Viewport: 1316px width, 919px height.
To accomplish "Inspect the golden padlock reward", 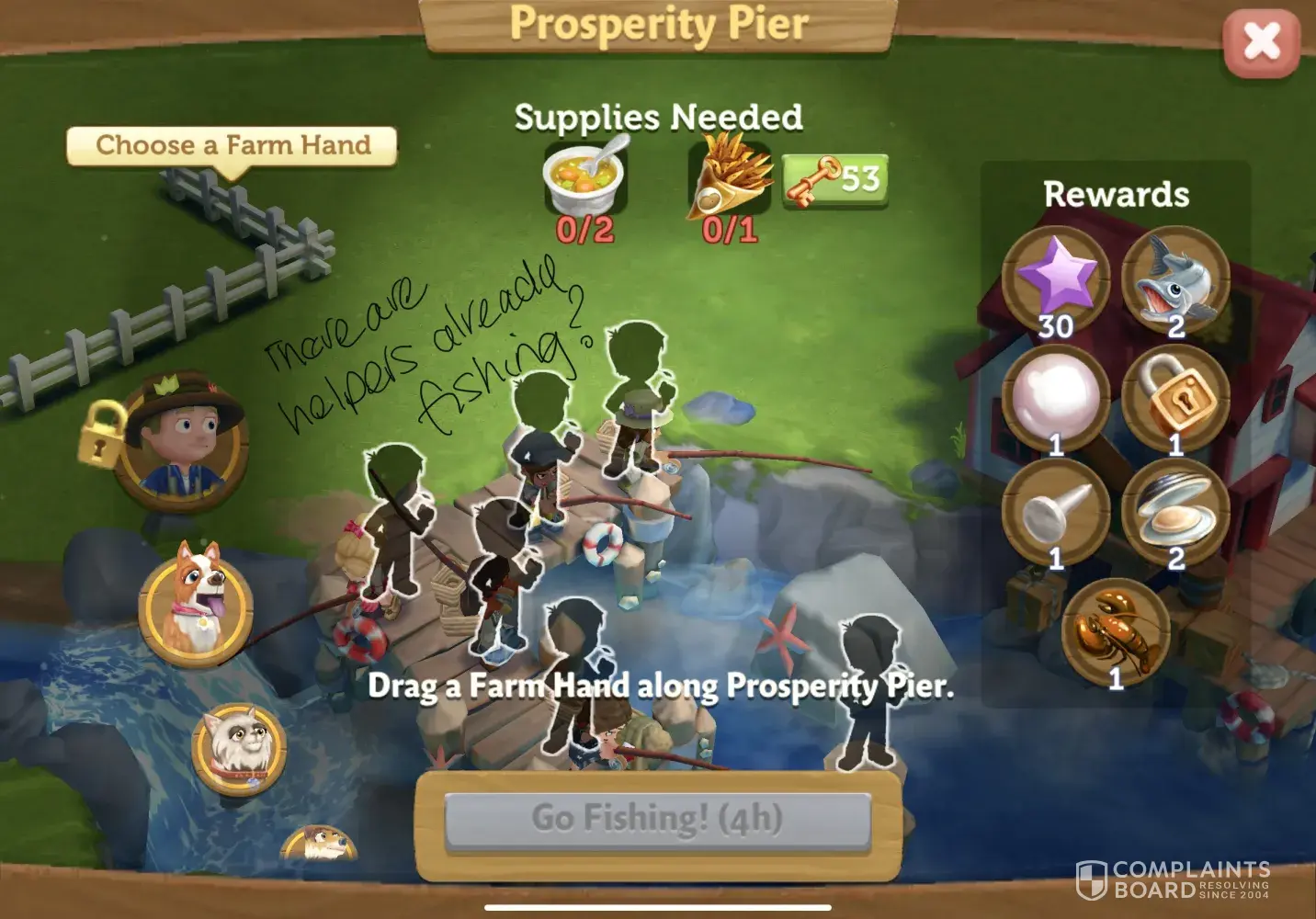I will click(x=1175, y=399).
